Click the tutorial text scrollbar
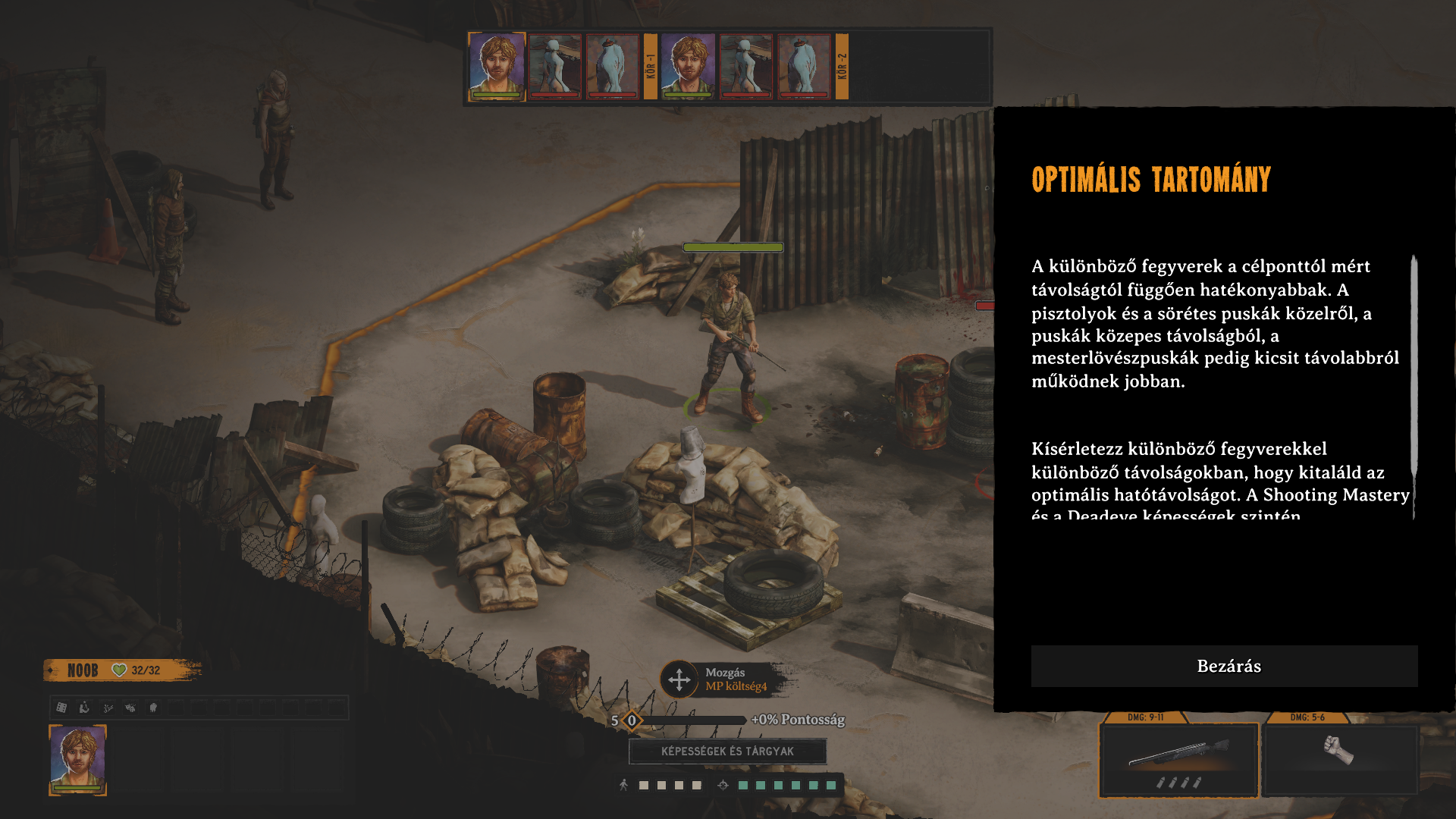1456x819 pixels. coord(1414,364)
